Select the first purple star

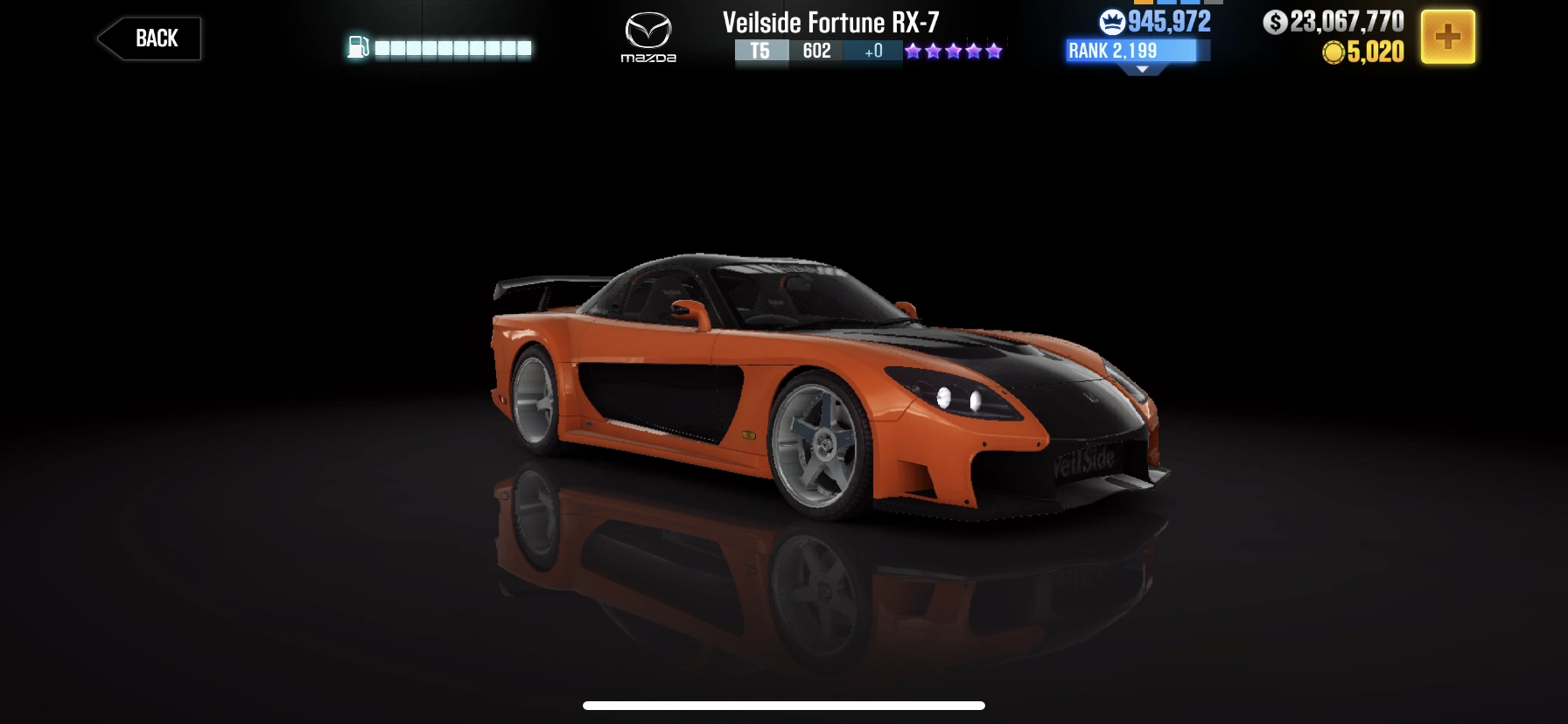(911, 50)
